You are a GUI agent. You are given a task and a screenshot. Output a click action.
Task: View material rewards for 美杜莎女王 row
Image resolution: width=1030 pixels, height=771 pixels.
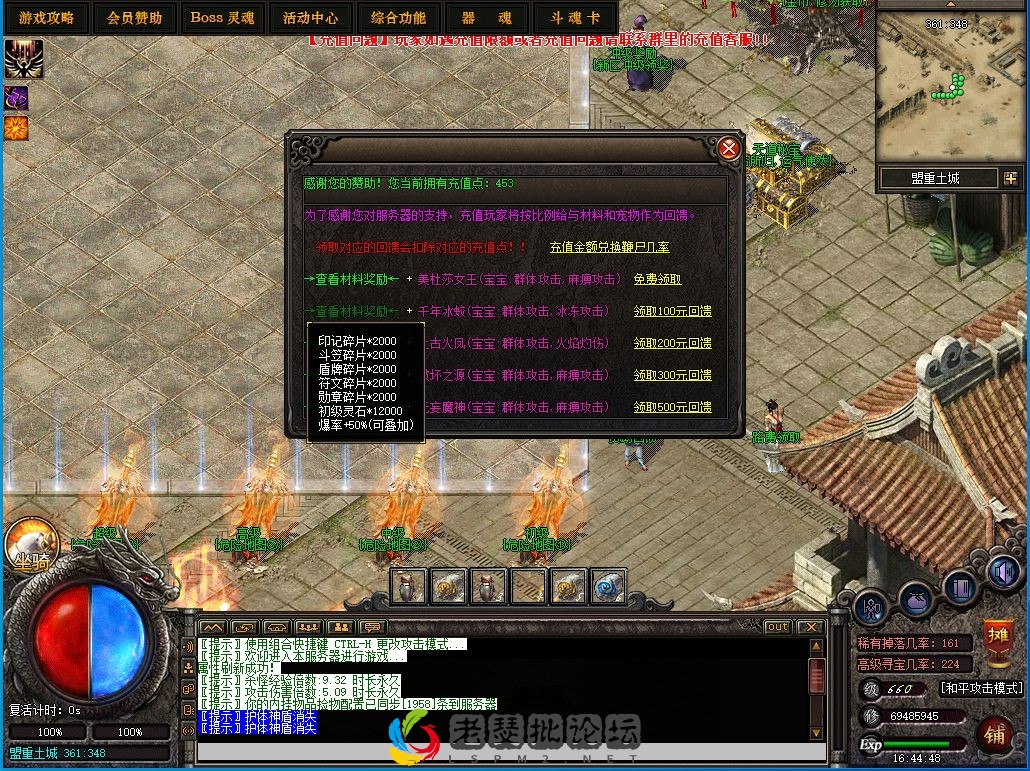click(x=356, y=279)
